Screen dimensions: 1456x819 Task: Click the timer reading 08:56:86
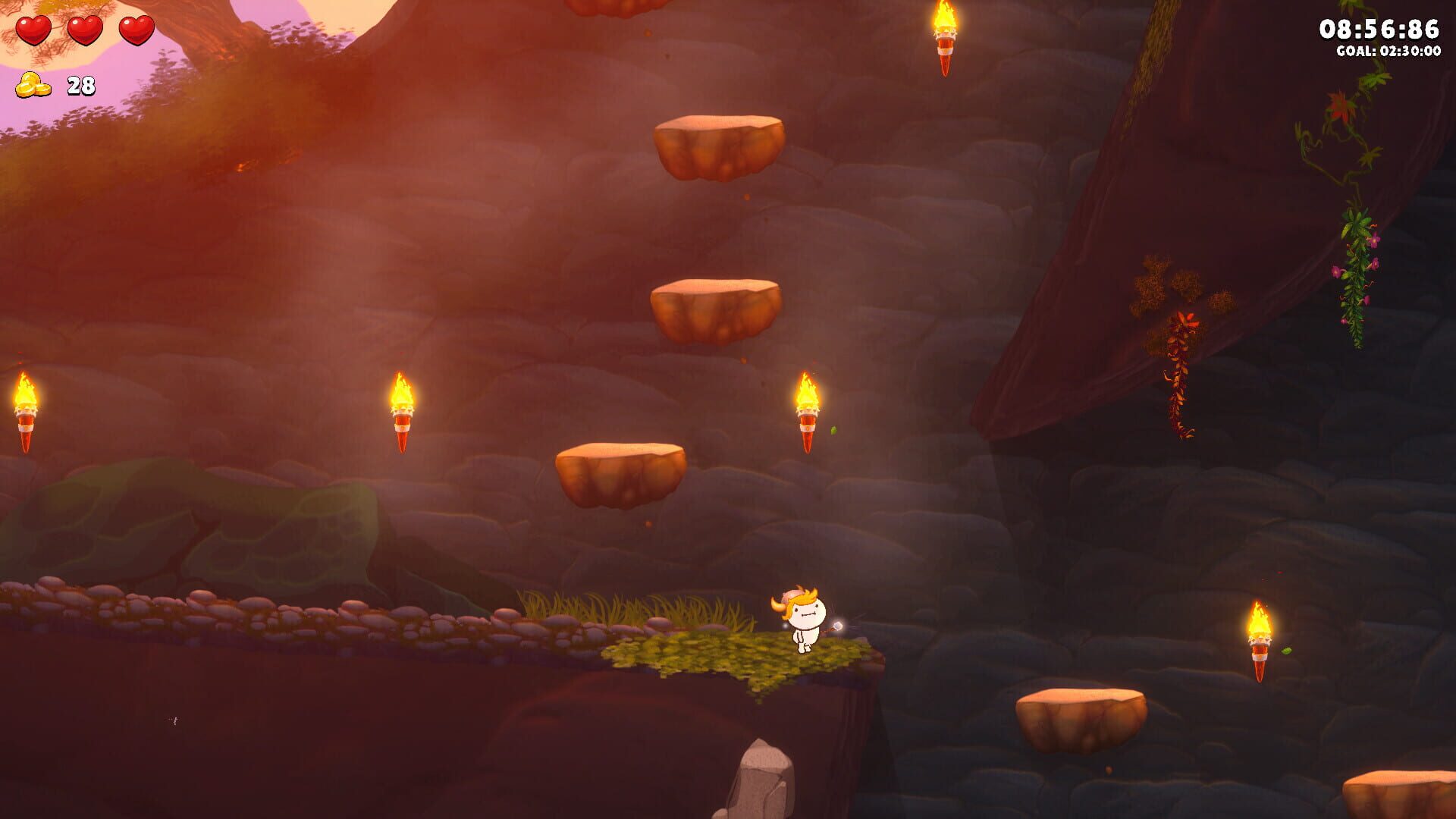1382,29
